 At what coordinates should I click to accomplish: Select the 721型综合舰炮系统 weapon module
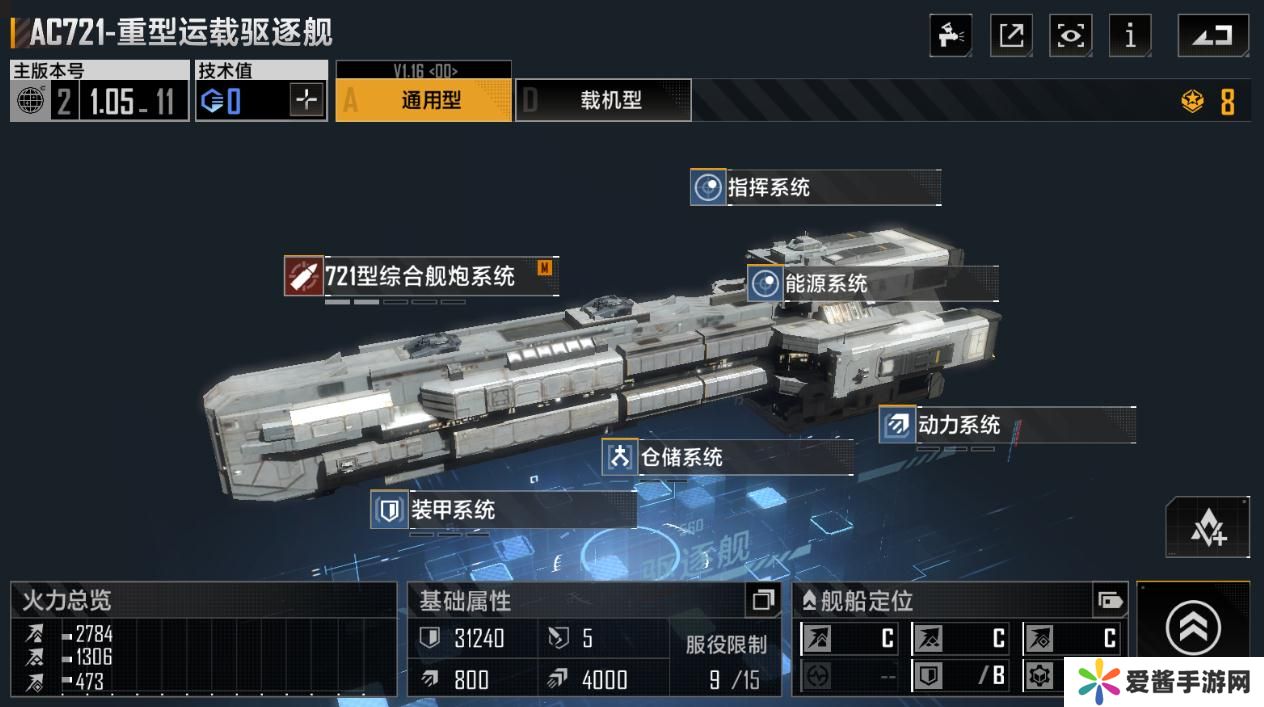[x=419, y=276]
